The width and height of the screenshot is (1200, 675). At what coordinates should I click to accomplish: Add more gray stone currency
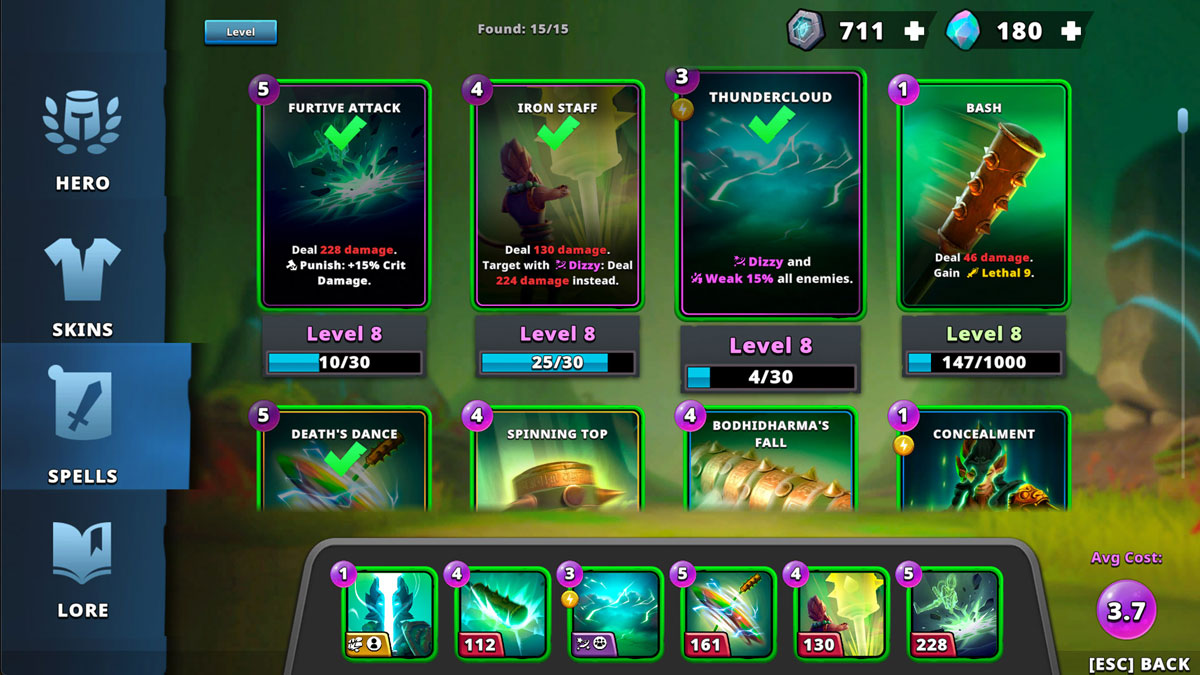(x=914, y=31)
